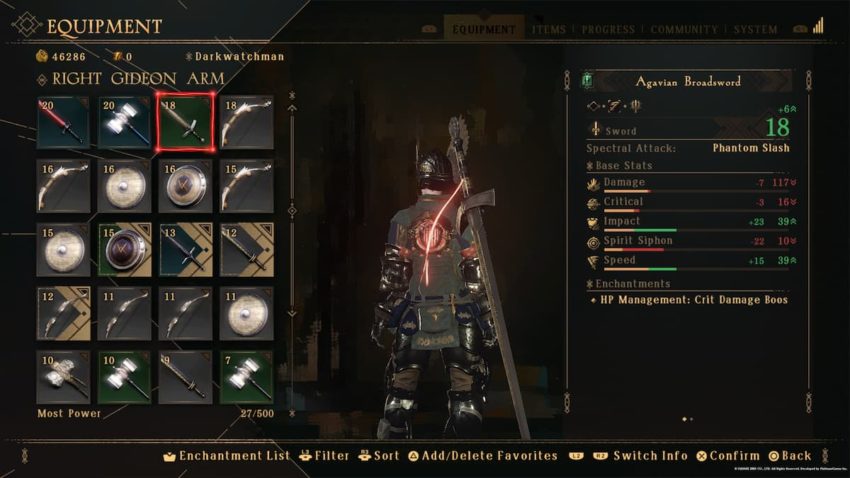Select the level 15 bow slot
This screenshot has height=478, width=850.
[246, 186]
